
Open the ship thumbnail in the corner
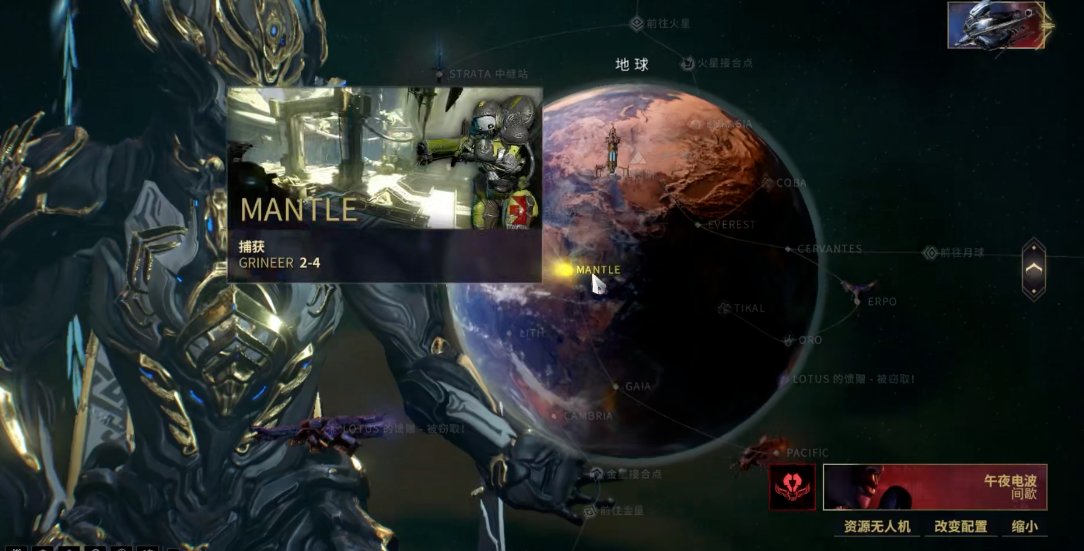pyautogui.click(x=996, y=25)
